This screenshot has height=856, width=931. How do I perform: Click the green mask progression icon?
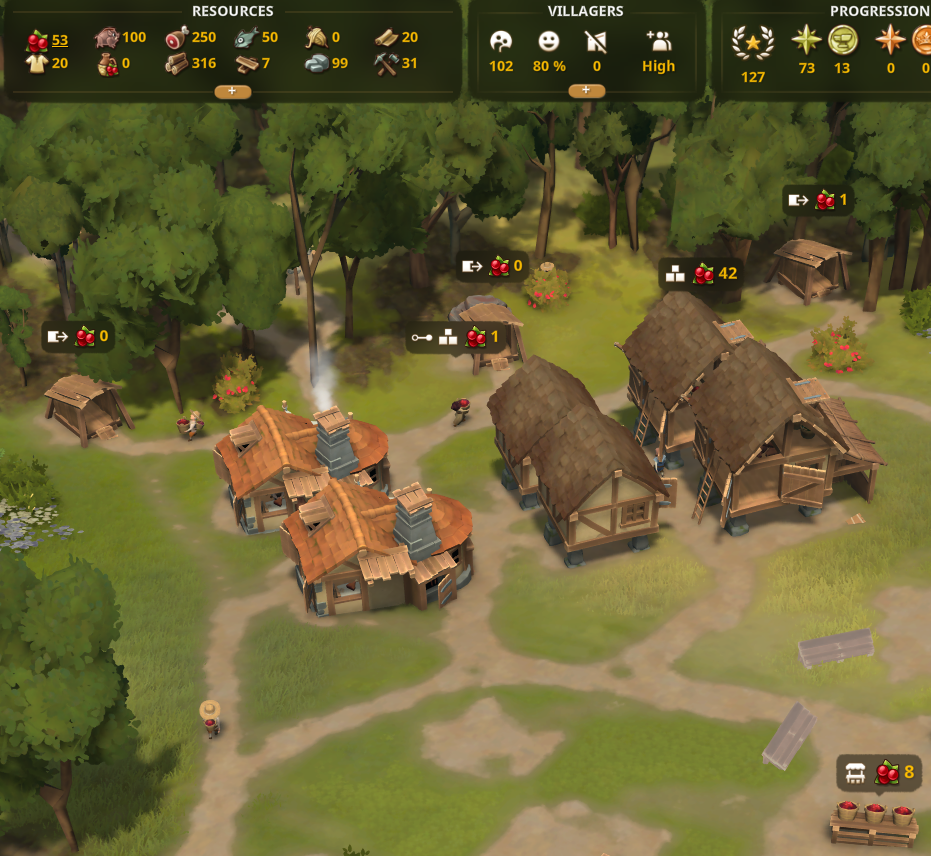tap(842, 42)
